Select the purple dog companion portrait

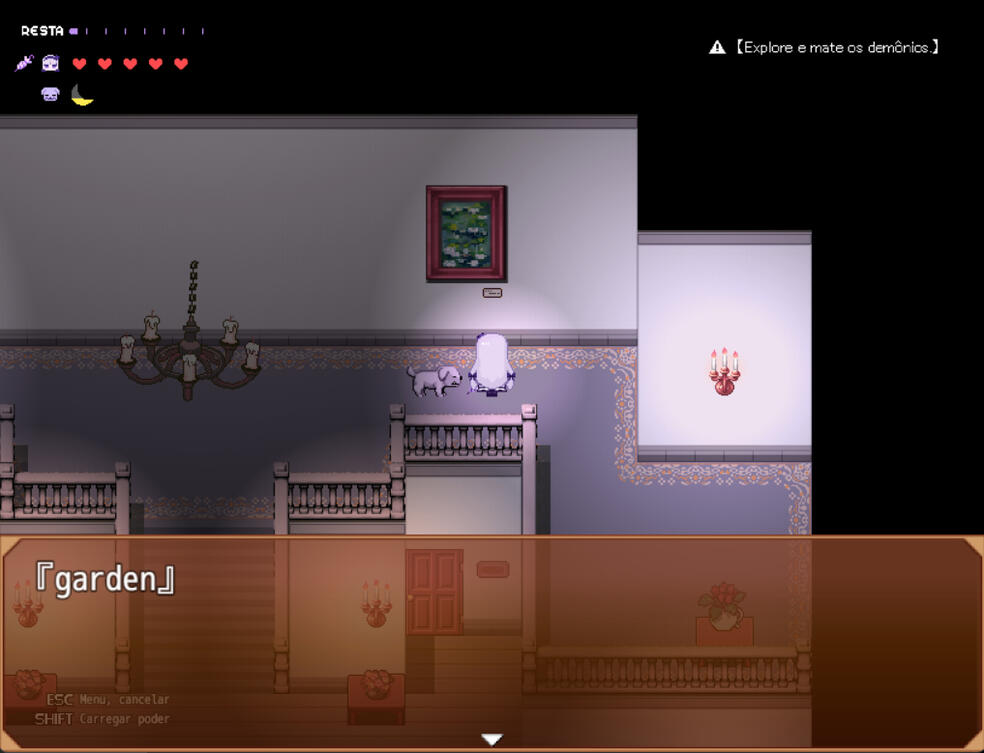(x=50, y=95)
